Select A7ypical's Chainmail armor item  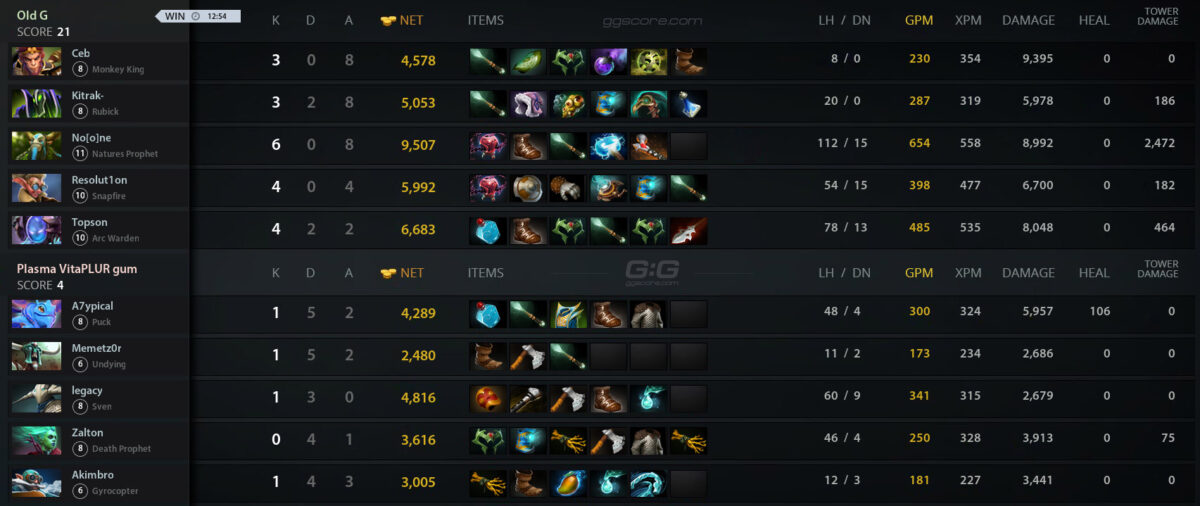pyautogui.click(x=649, y=314)
